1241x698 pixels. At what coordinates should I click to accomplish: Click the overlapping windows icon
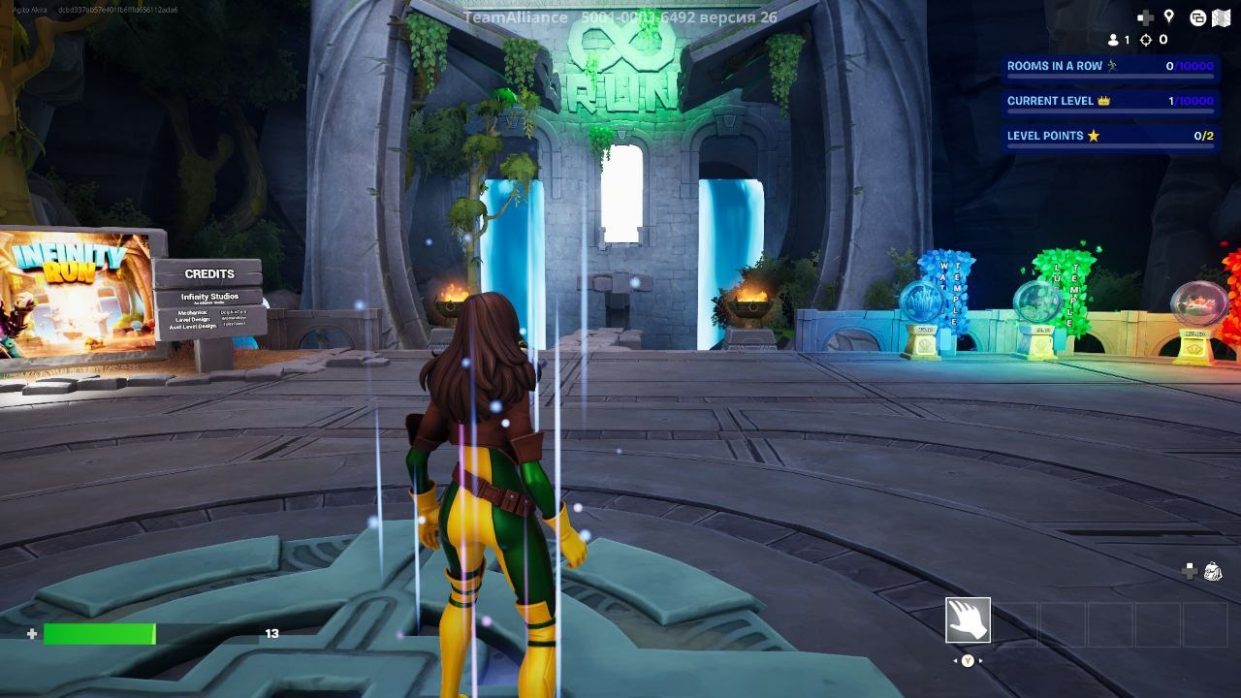click(x=1197, y=17)
